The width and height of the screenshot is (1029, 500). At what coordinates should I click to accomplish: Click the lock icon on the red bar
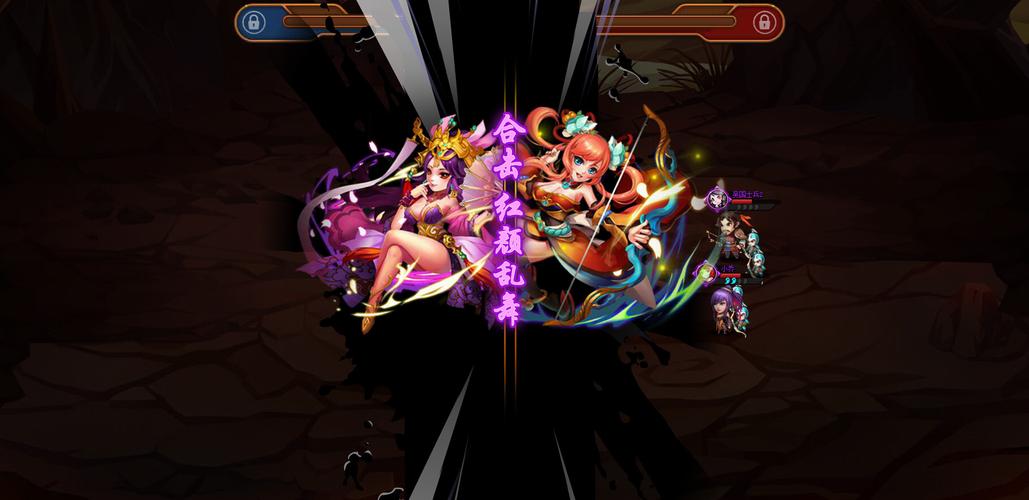(764, 22)
